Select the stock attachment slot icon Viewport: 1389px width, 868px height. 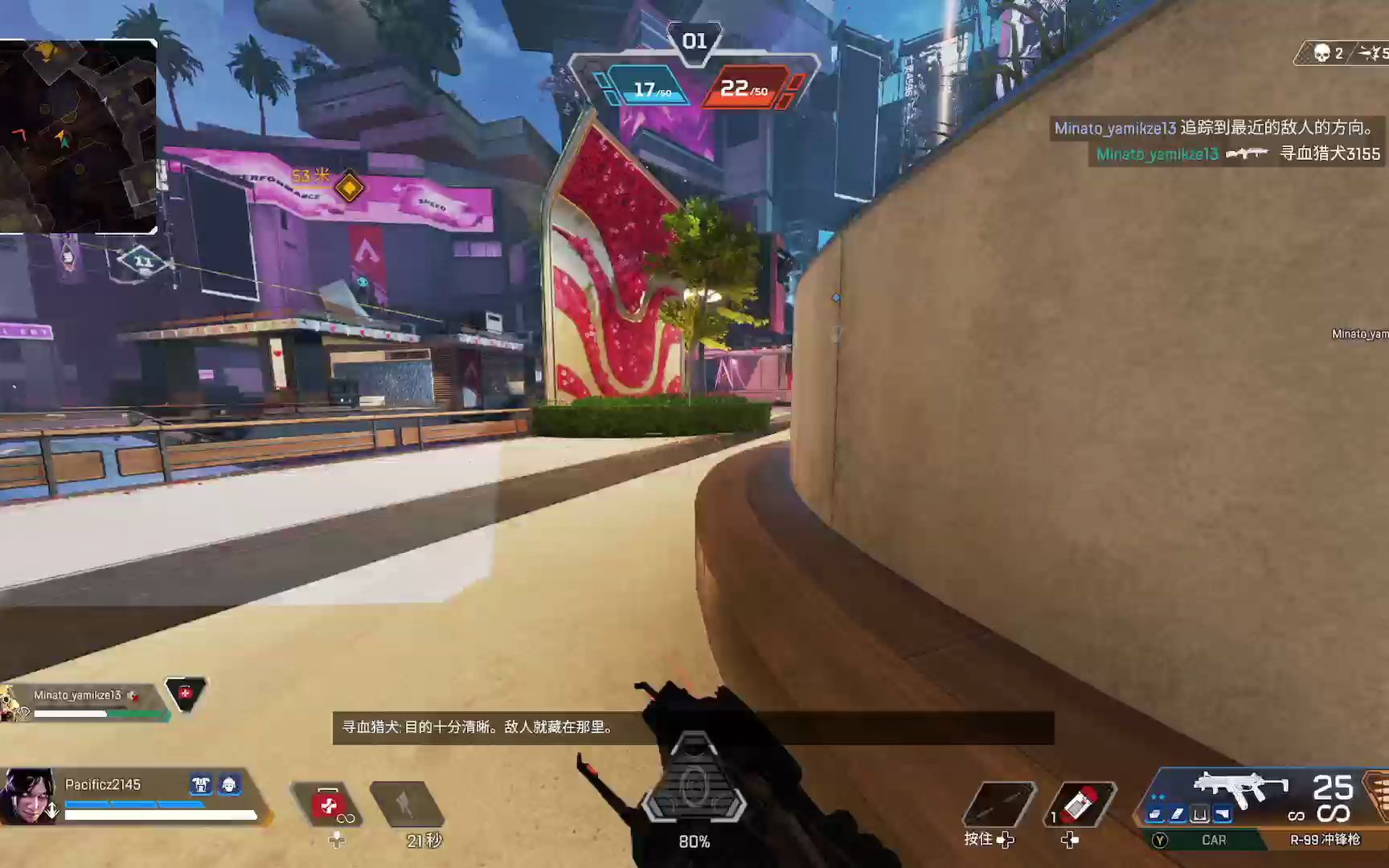[x=1224, y=814]
